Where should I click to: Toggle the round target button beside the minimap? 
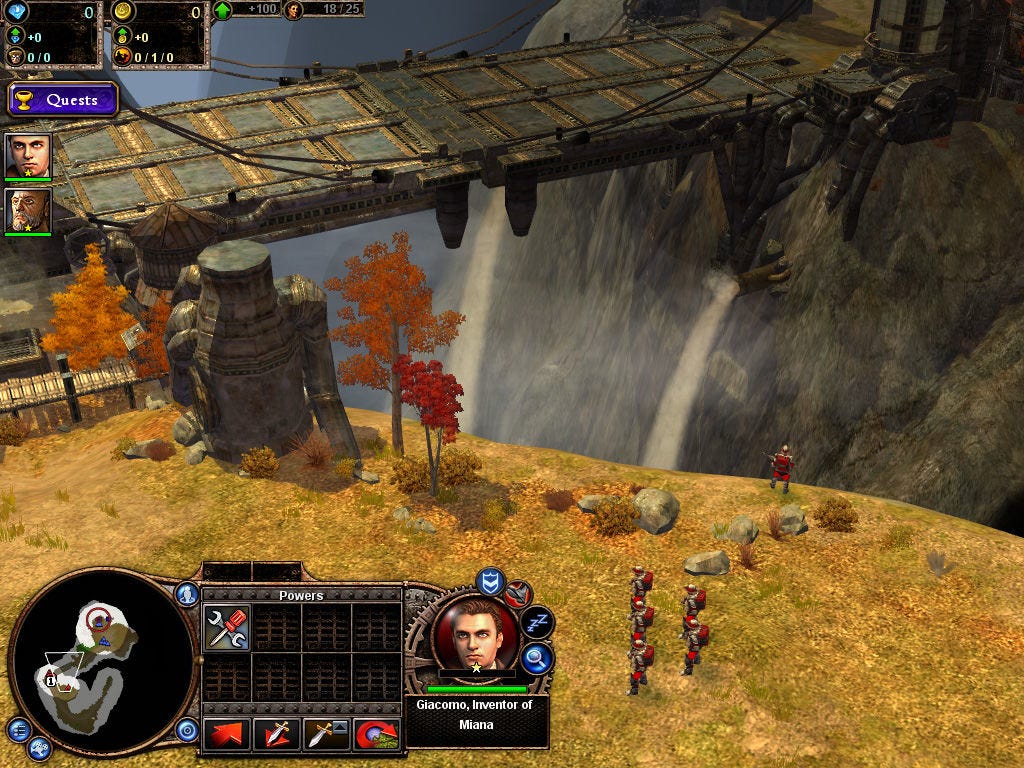point(187,730)
